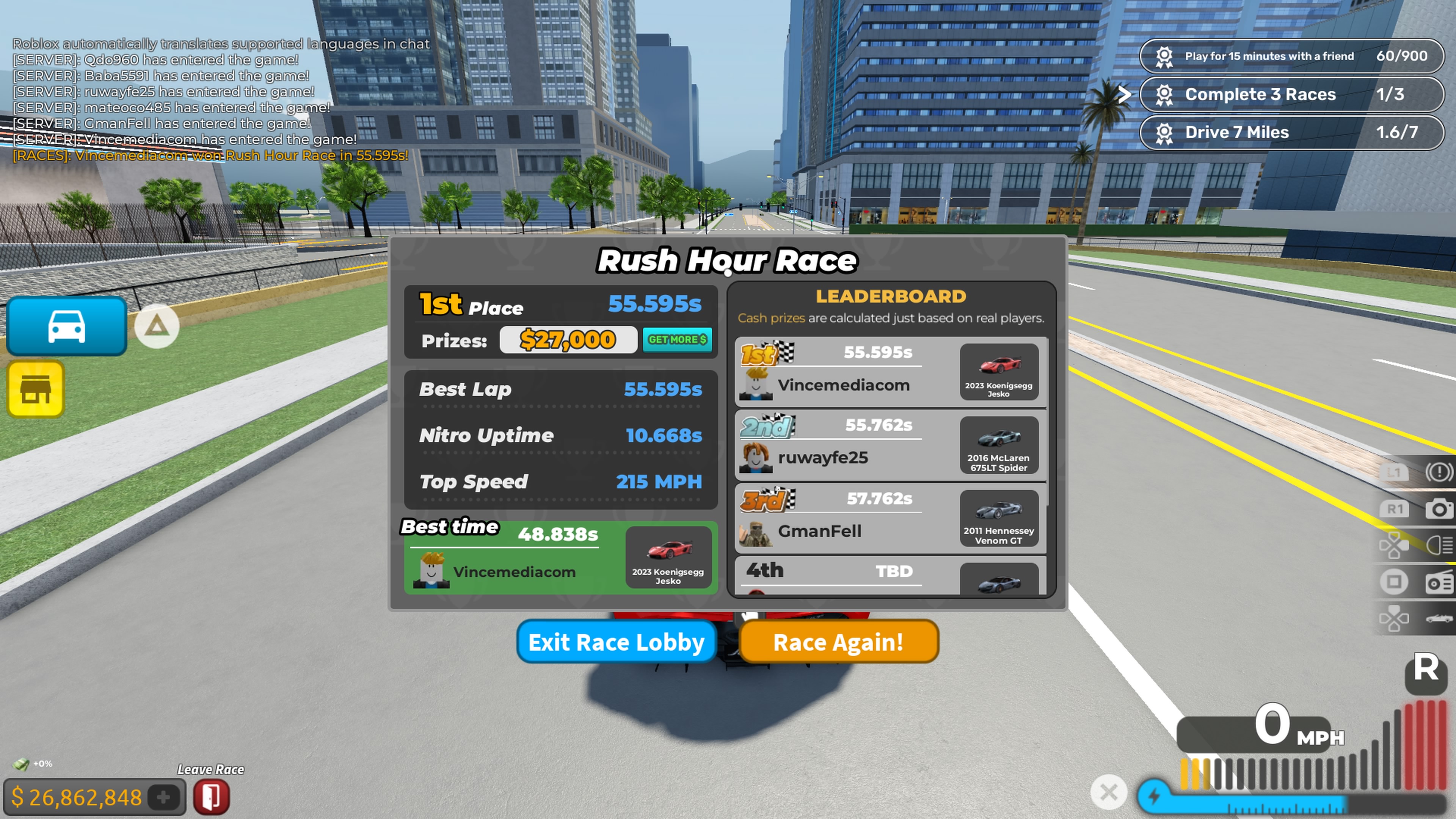Toggle the headlights icon
The image size is (1456, 819).
coord(1439,546)
